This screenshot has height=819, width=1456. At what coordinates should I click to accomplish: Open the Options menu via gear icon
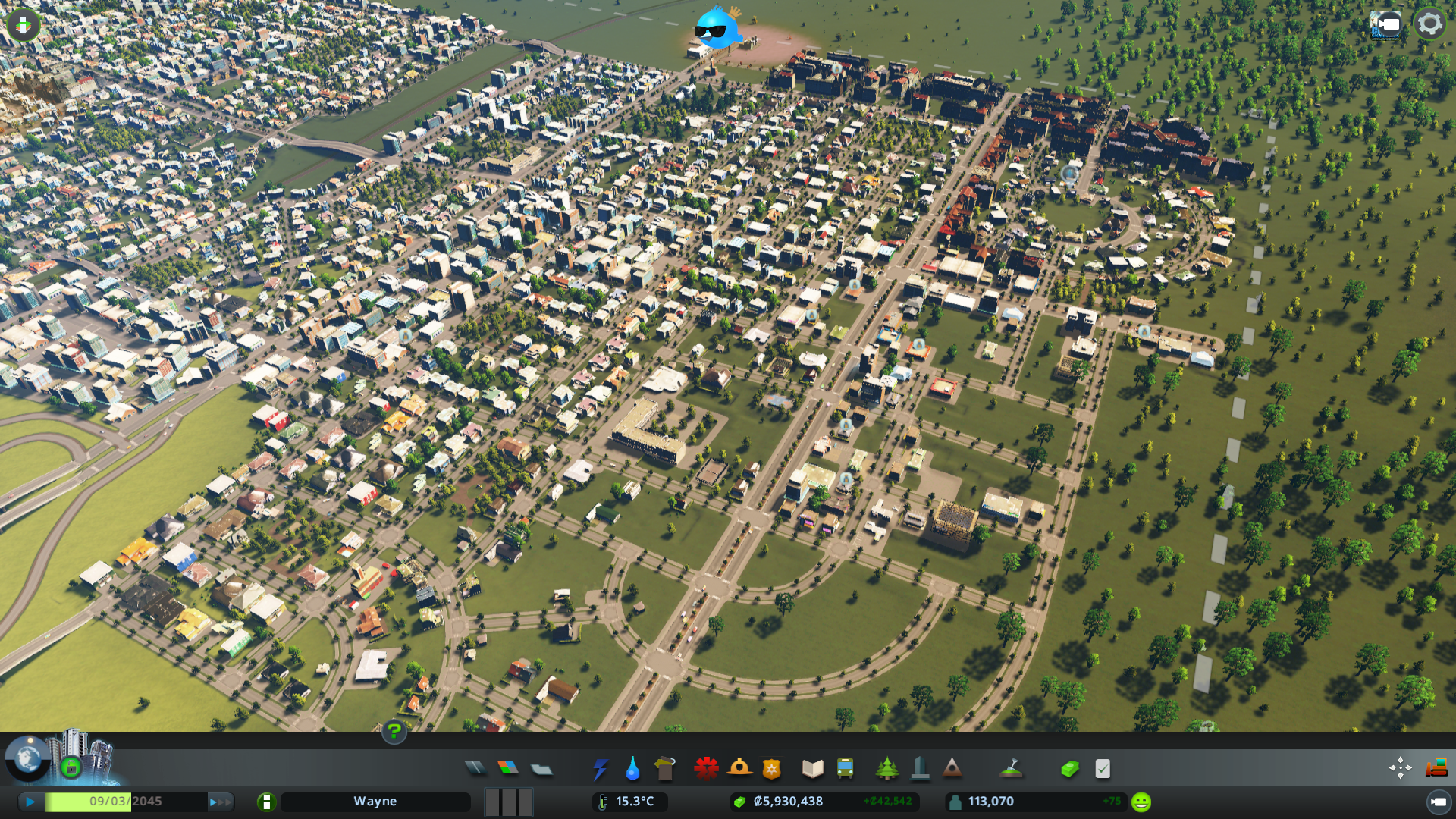(x=1429, y=23)
